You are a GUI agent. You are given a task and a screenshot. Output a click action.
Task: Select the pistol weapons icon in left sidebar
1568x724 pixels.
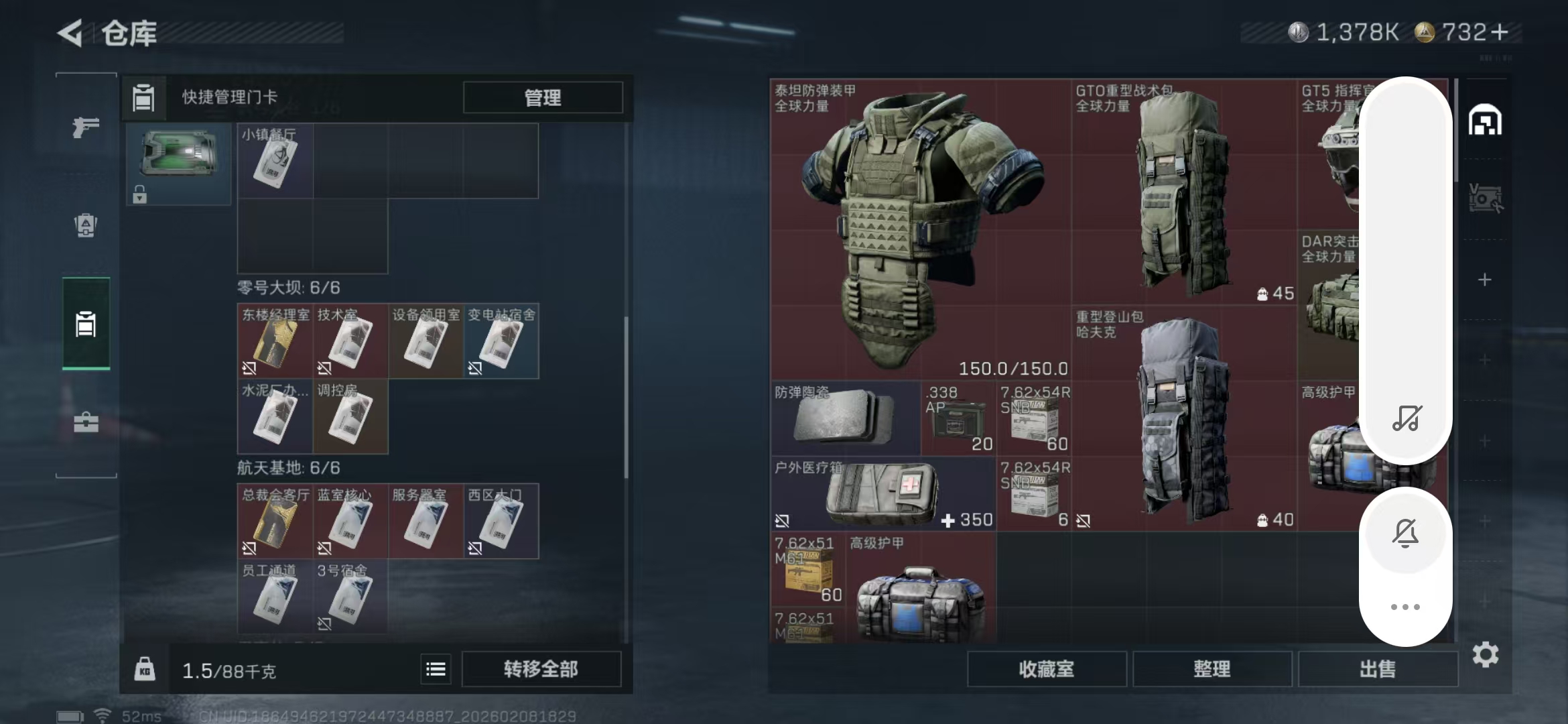pyautogui.click(x=84, y=127)
